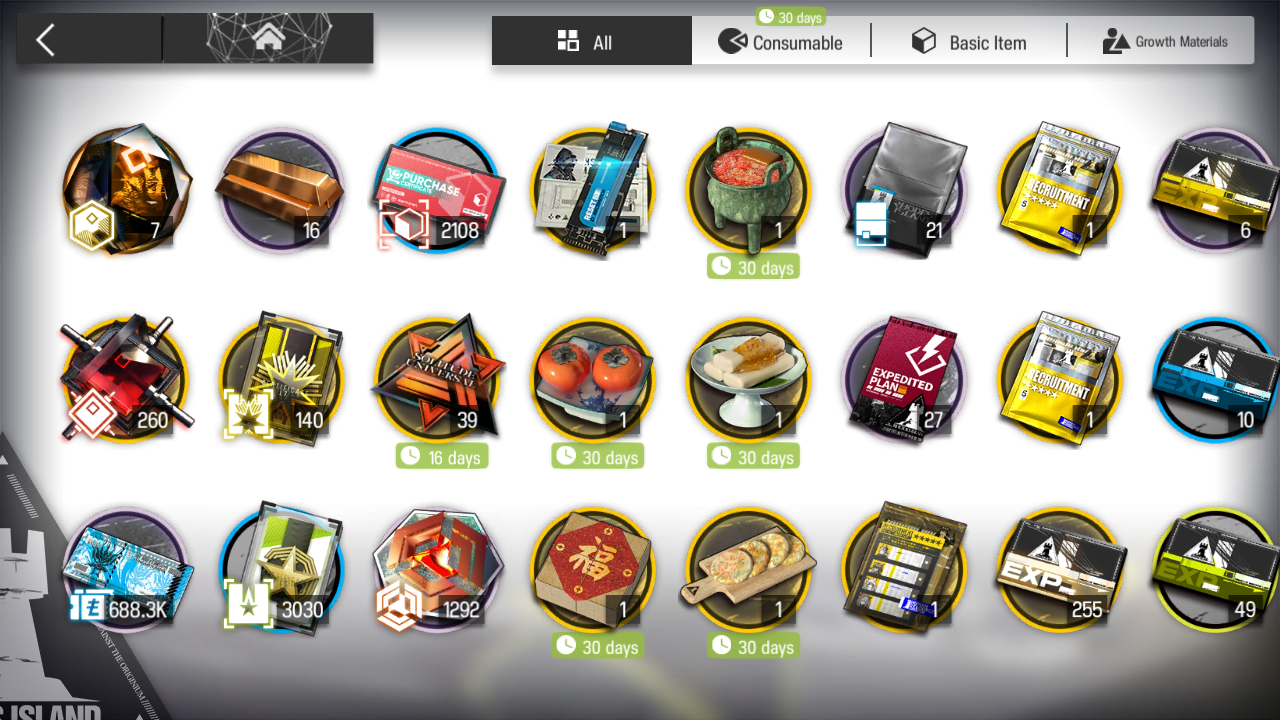Choose the red Purchase Certificate item
Image resolution: width=1280 pixels, height=720 pixels.
point(437,190)
